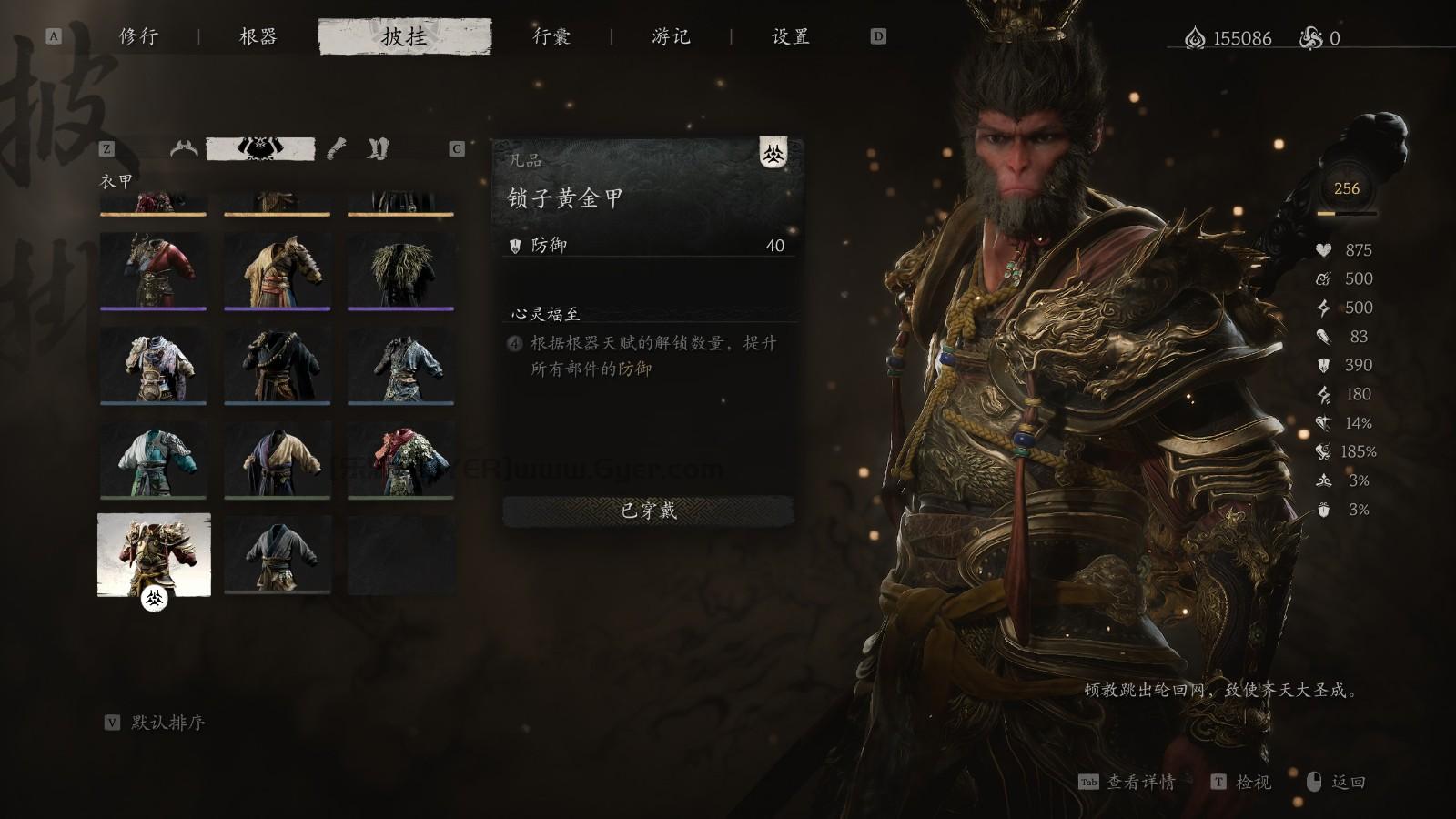Choose the tan robe with shoulder pauldron
The image size is (1456, 819).
pos(278,269)
